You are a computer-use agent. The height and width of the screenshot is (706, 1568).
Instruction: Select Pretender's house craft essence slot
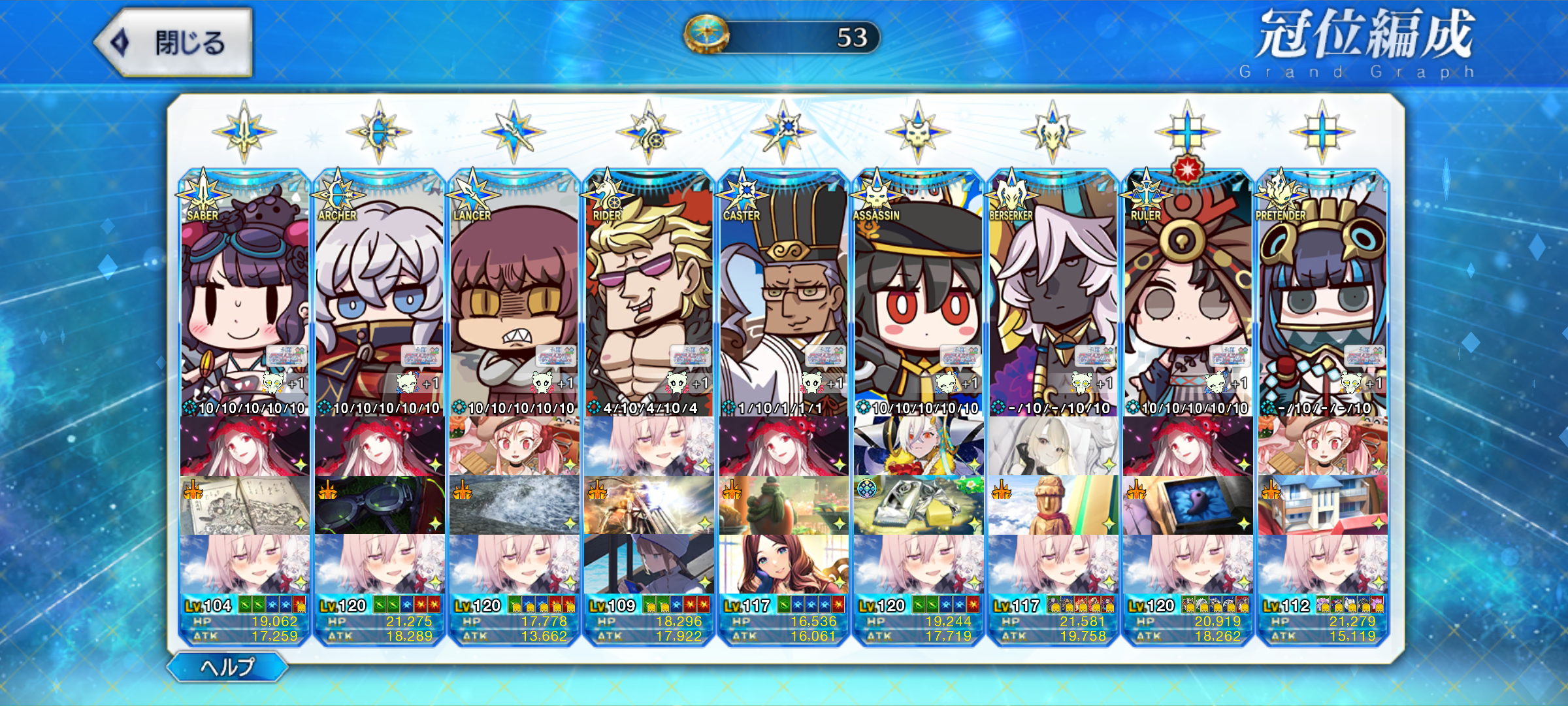tap(1322, 505)
